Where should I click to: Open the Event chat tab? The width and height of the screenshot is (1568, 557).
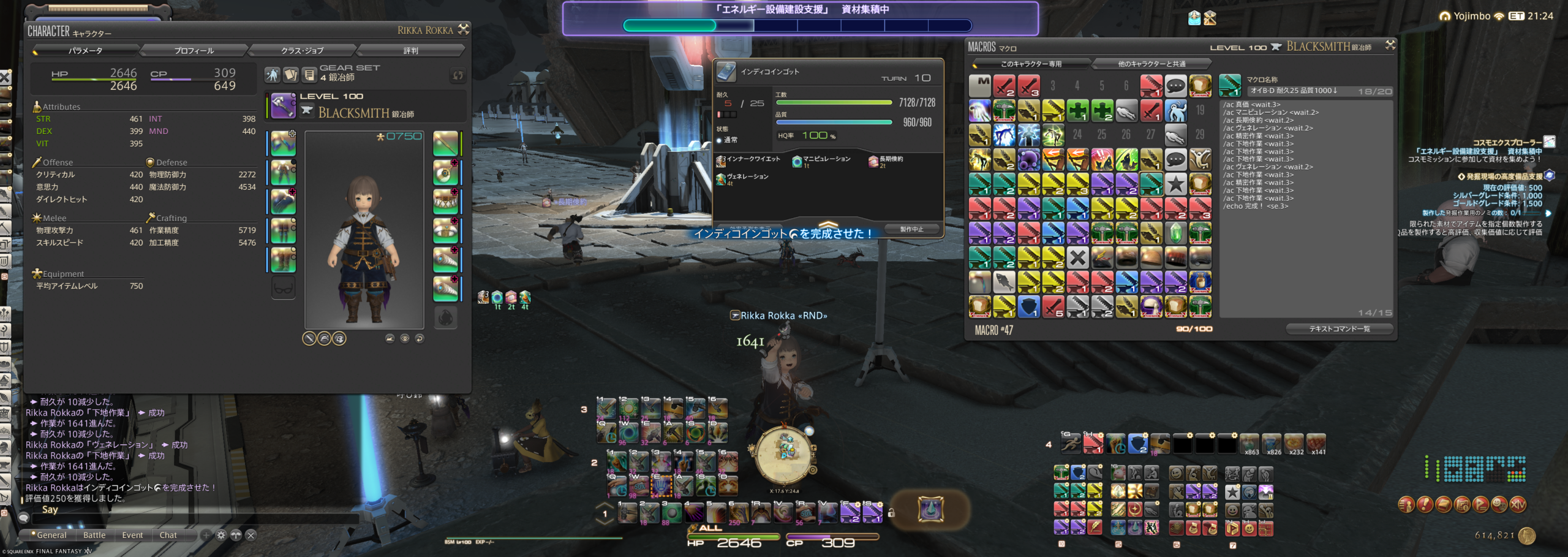[x=132, y=535]
